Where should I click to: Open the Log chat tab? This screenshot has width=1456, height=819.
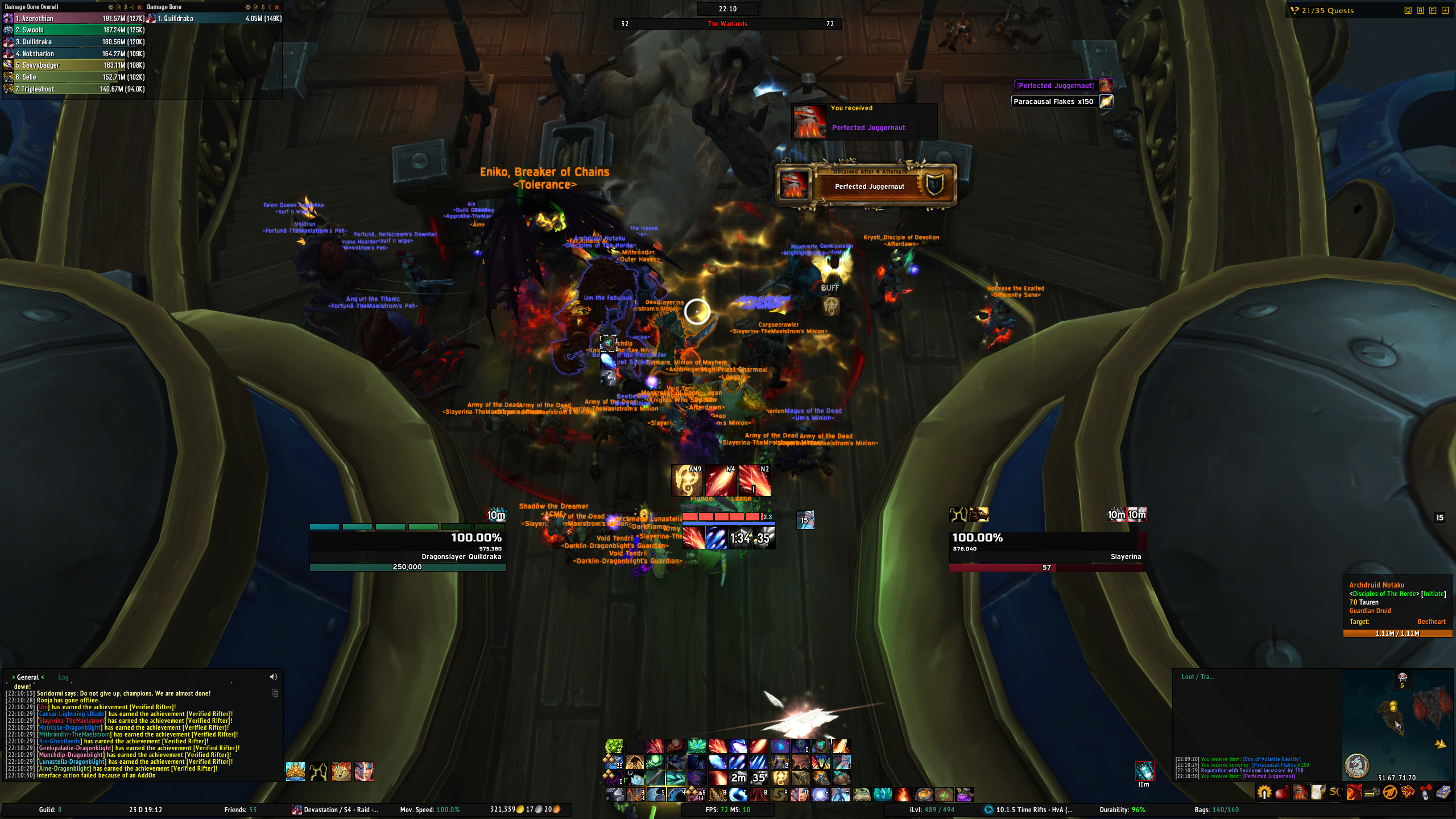pos(63,677)
